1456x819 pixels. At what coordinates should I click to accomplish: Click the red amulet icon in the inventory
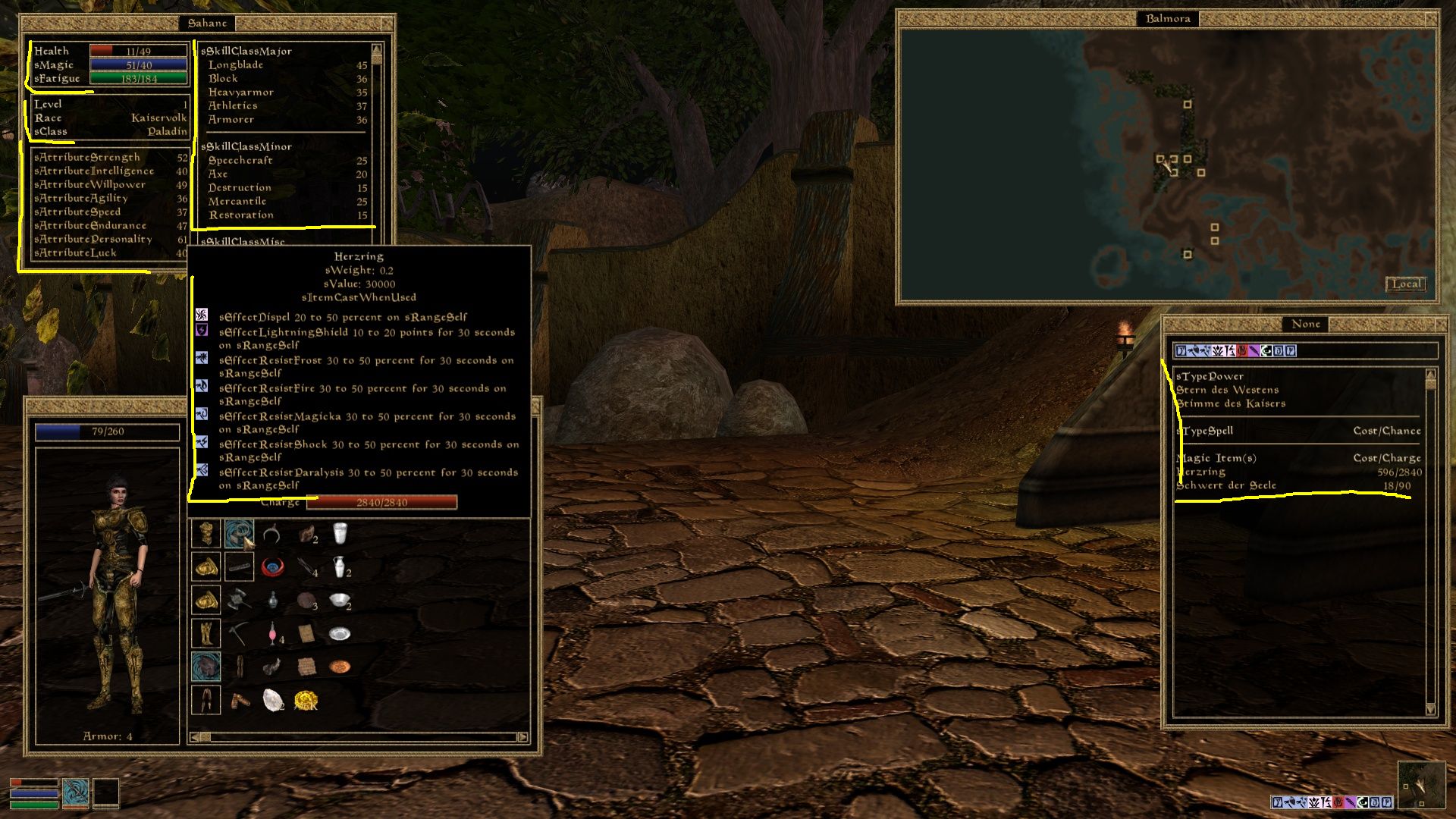pyautogui.click(x=273, y=566)
